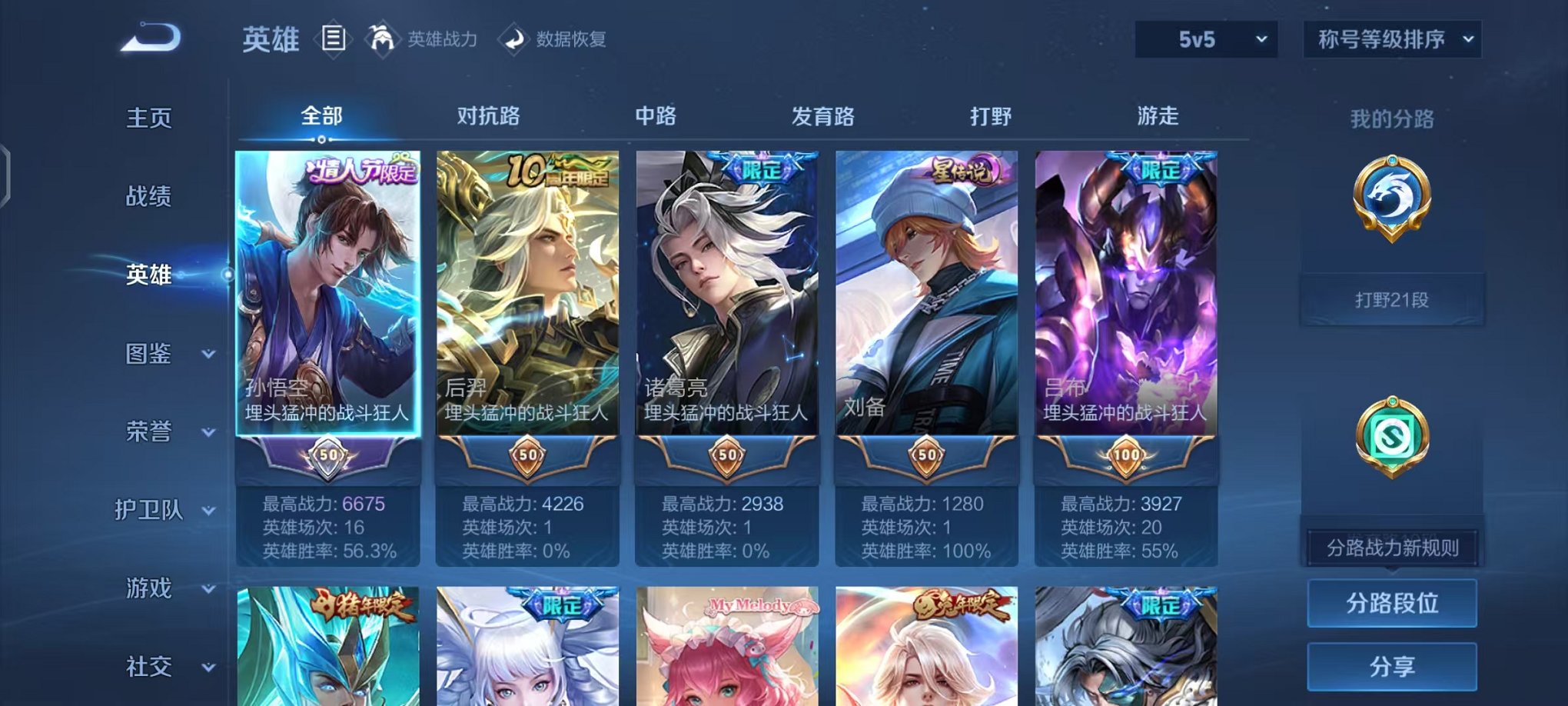Viewport: 1568px width, 706px height.
Task: Click the back swoosh logo at top-left
Action: 151,36
